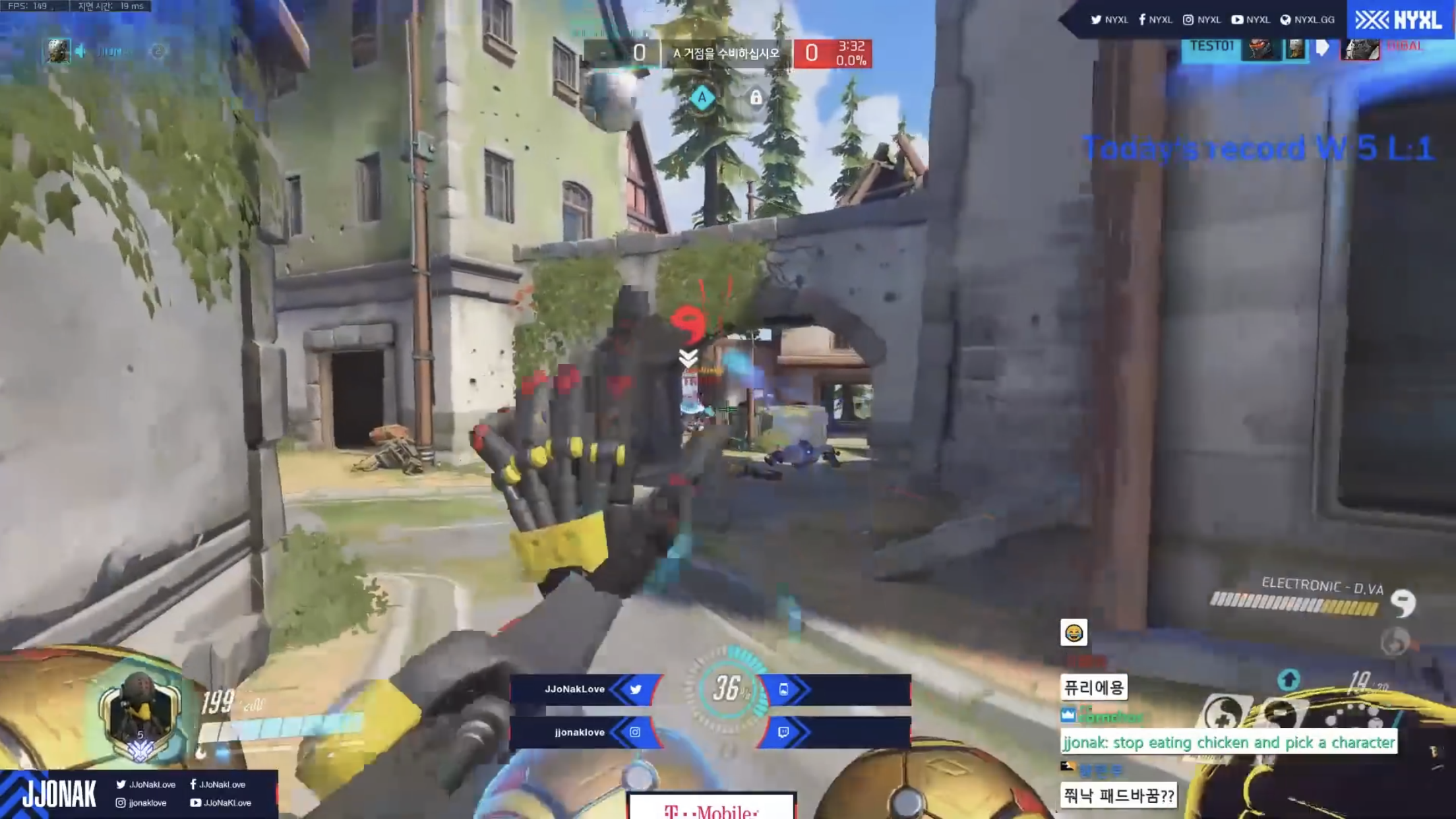This screenshot has height=819, width=1456.
Task: Select the Orb of Discord ability icon
Action: 1279,714
